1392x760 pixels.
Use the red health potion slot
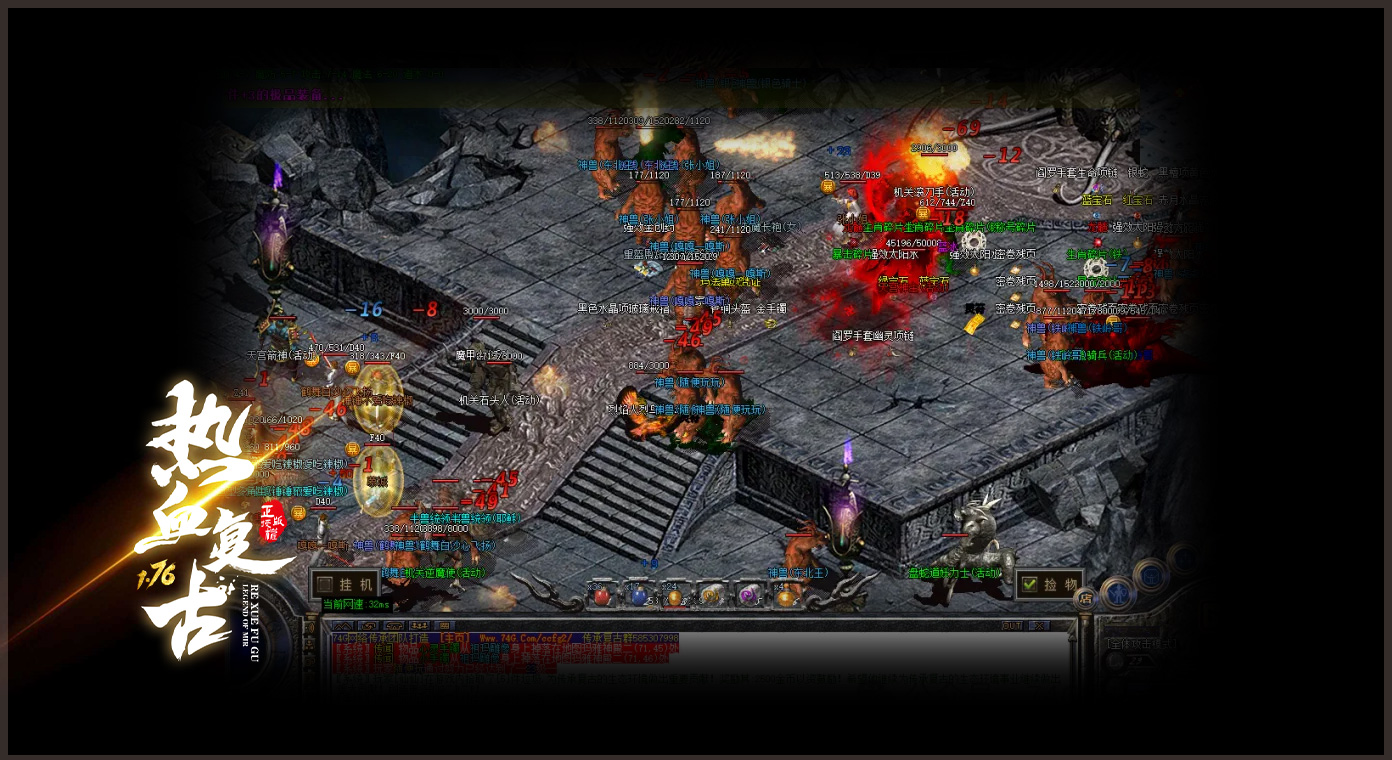(601, 596)
